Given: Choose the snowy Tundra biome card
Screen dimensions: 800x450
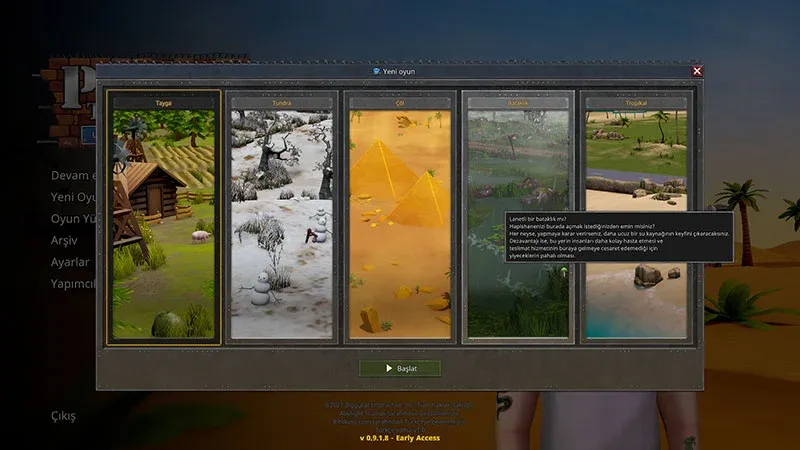Looking at the screenshot, I should tap(282, 220).
